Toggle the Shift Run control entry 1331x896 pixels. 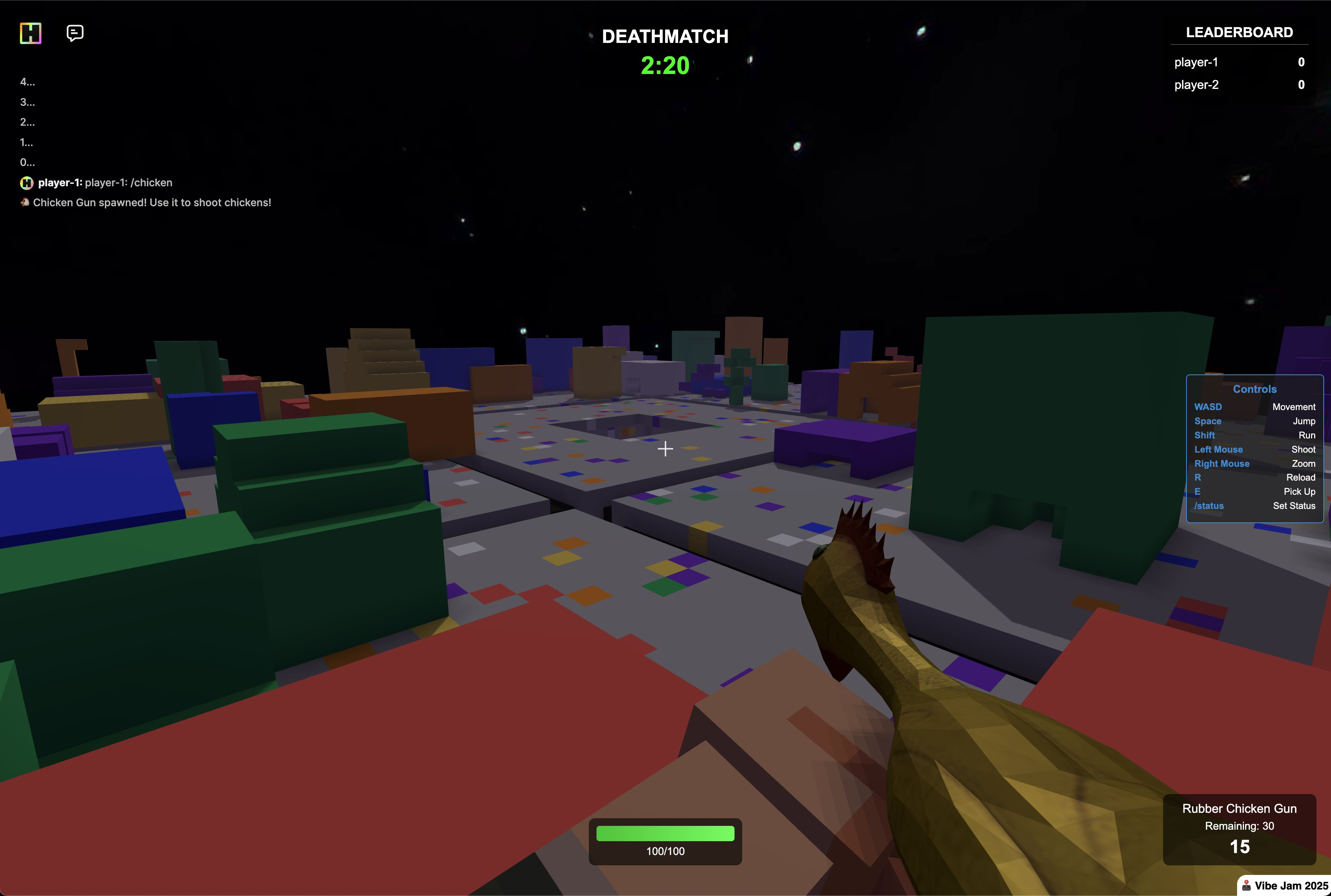click(x=1255, y=435)
